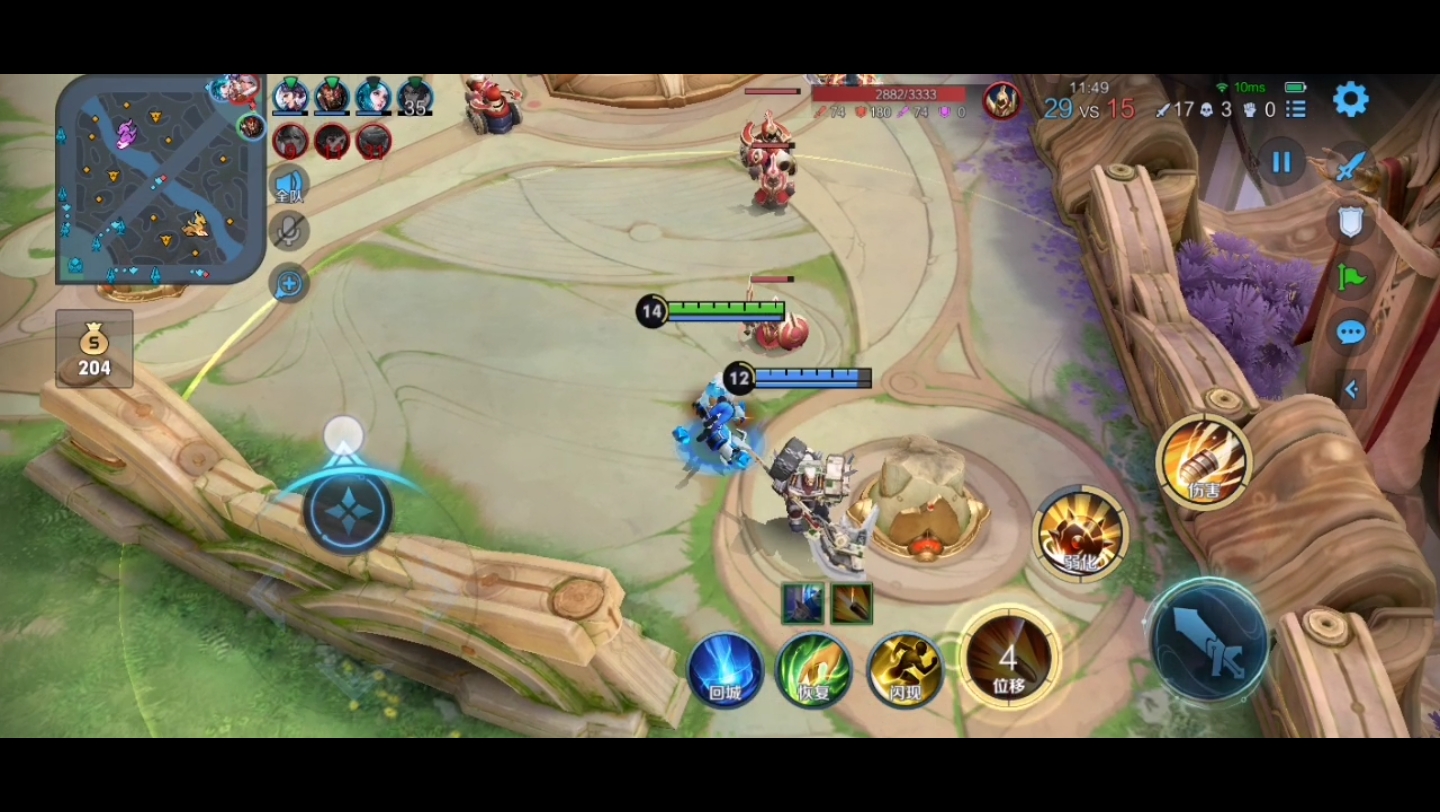1440x812 pixels.
Task: Send the green flag rally signal
Action: pos(1350,276)
